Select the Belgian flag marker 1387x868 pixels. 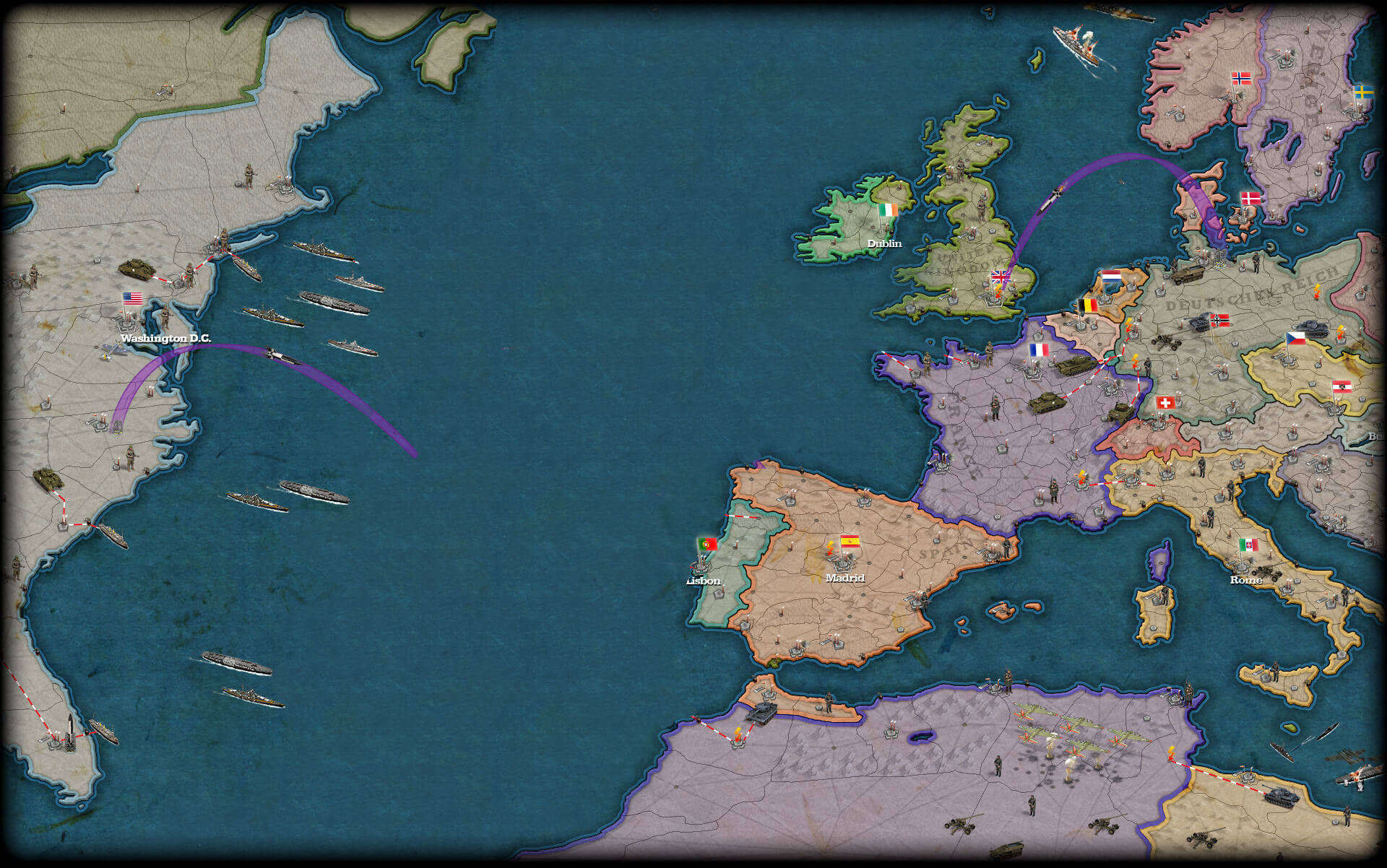[1088, 305]
